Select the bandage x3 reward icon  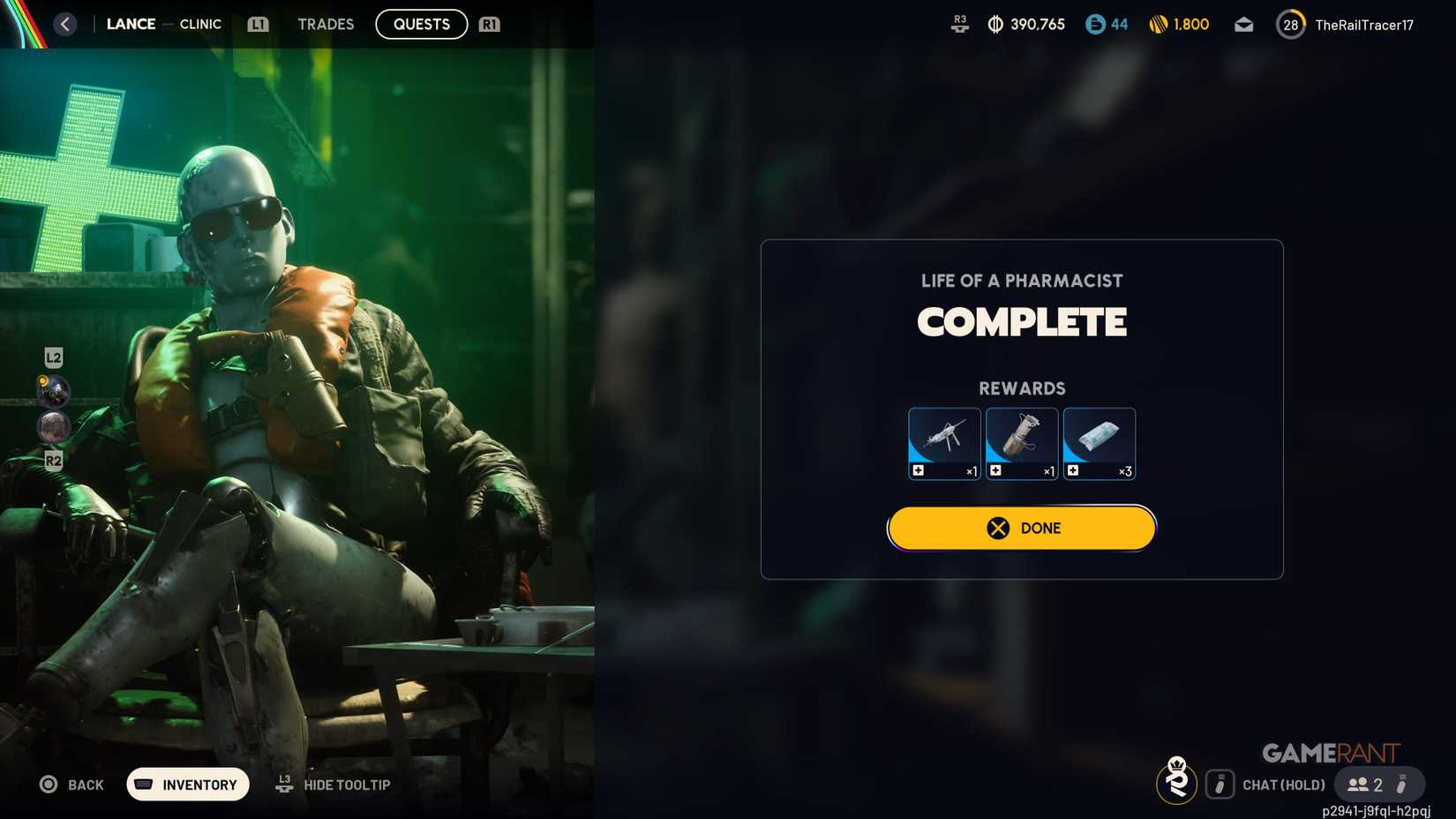pos(1099,443)
